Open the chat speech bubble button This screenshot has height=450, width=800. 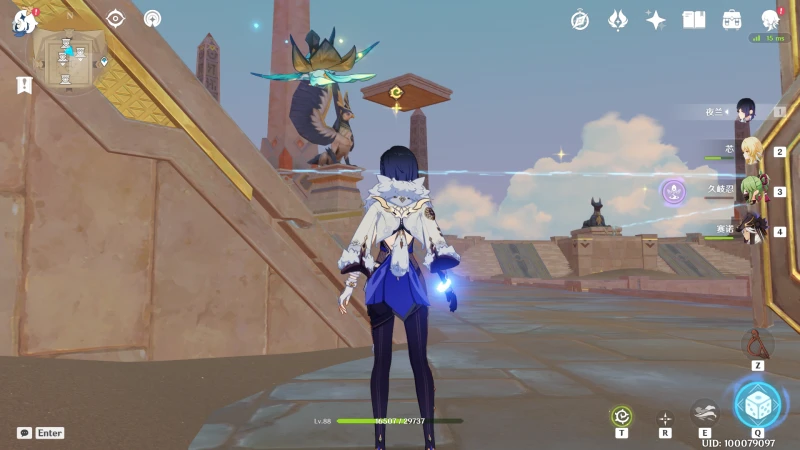(x=24, y=433)
